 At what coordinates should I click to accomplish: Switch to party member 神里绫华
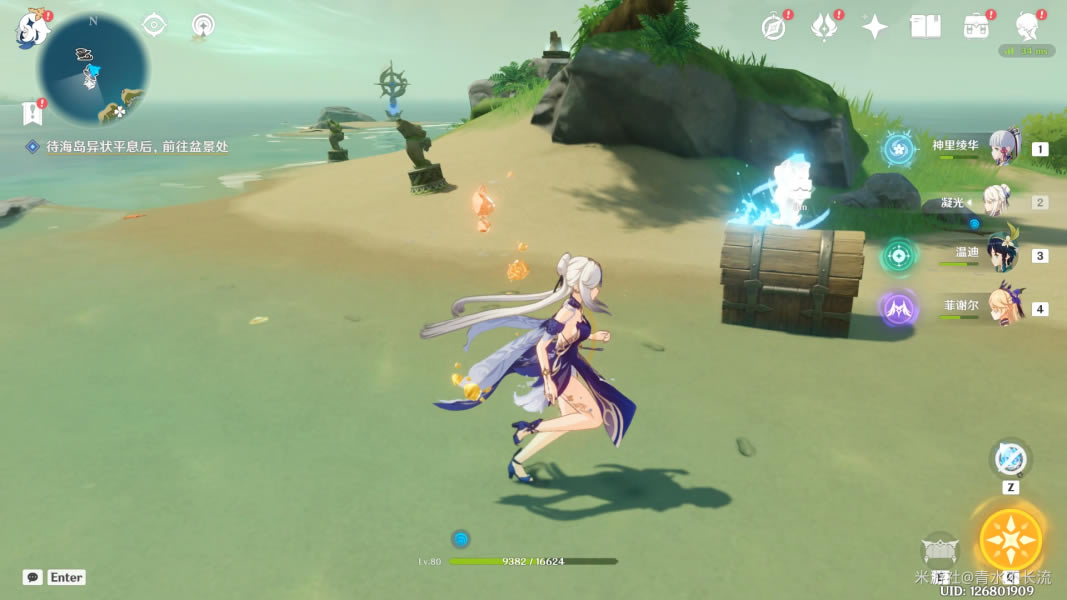pos(1004,148)
